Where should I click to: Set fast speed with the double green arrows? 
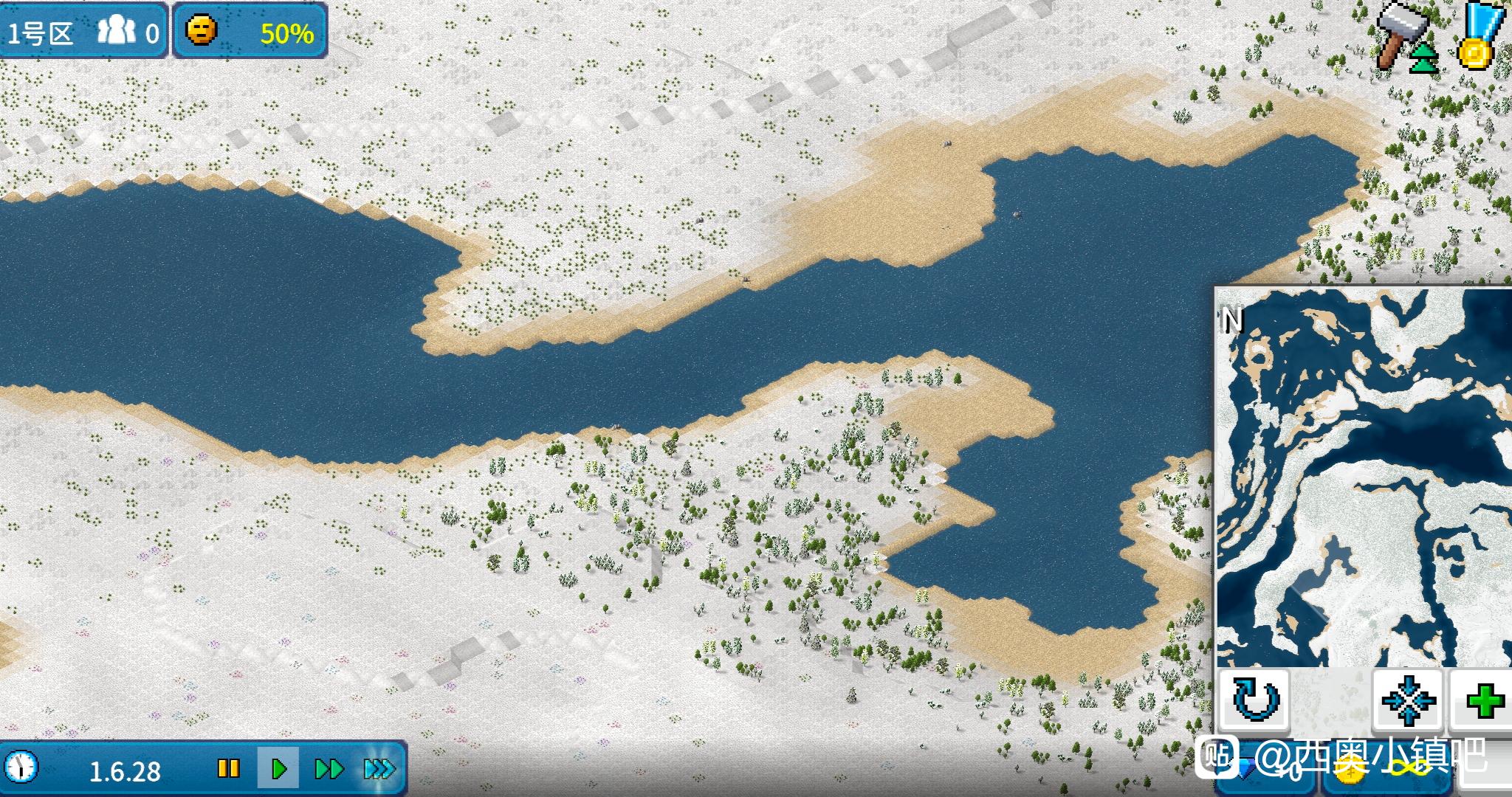[x=329, y=769]
